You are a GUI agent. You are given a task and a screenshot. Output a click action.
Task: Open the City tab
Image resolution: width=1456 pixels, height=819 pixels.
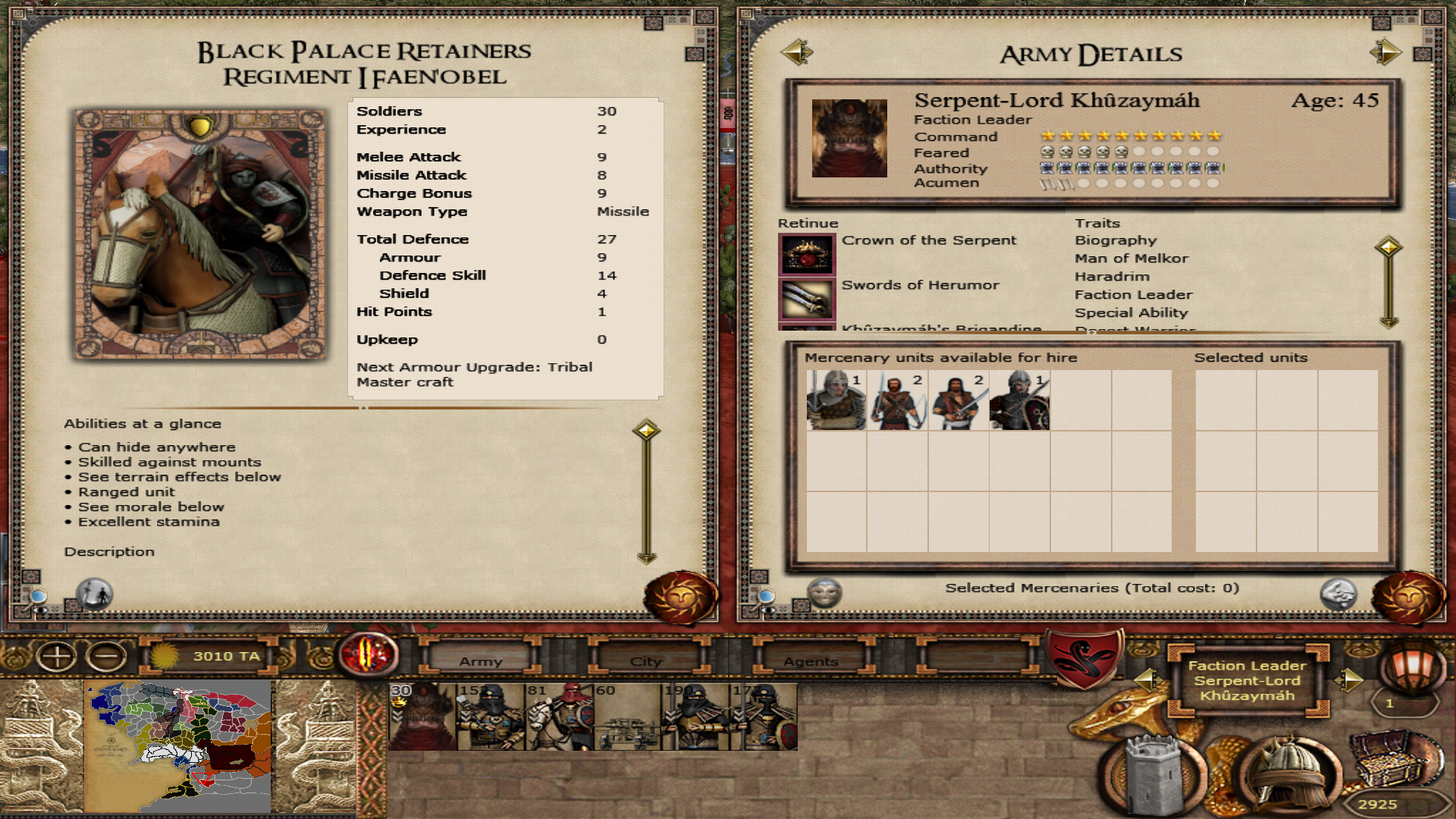coord(646,661)
